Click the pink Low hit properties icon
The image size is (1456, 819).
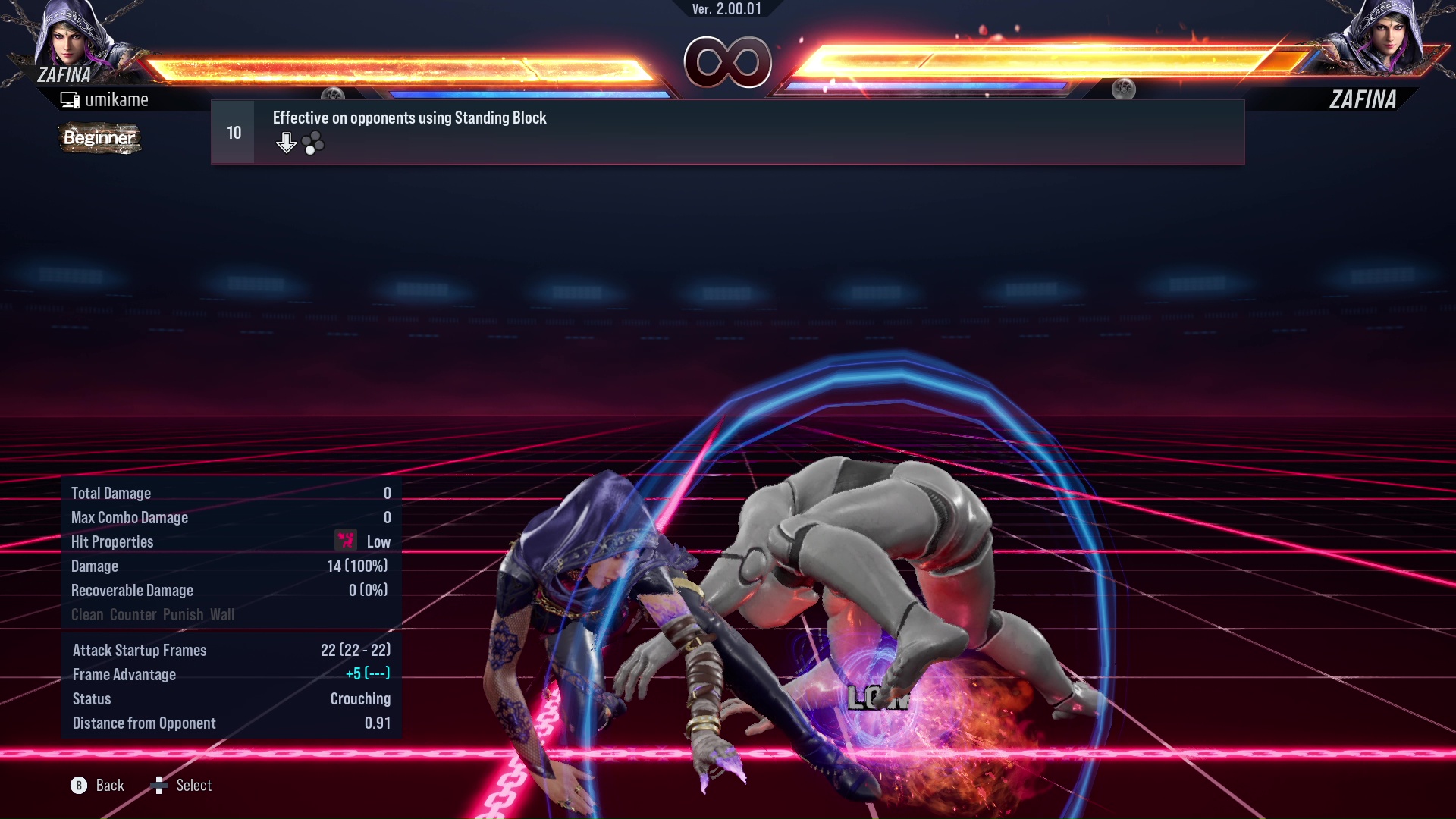[344, 541]
